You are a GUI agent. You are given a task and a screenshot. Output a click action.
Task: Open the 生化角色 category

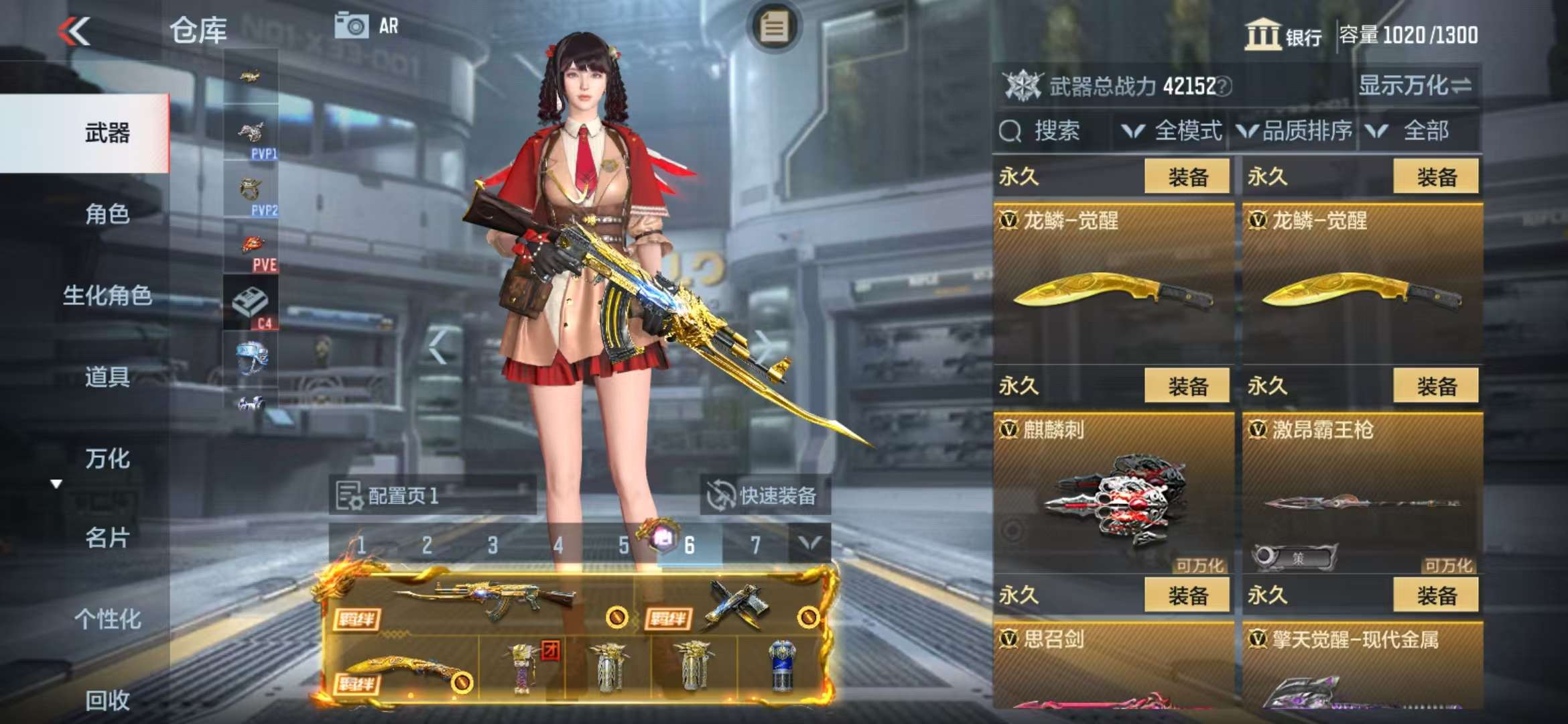click(107, 296)
